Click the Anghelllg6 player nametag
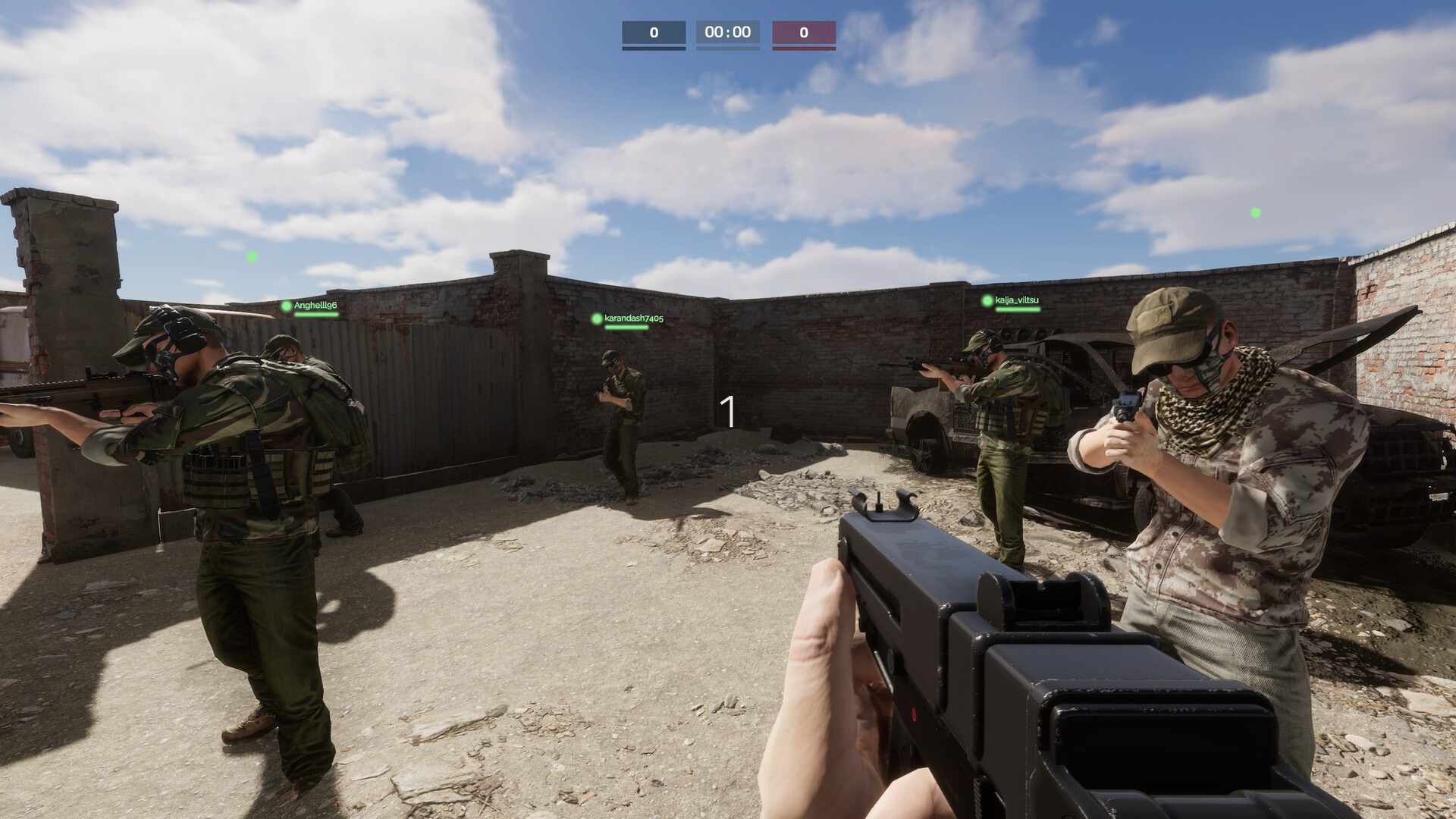Viewport: 1456px width, 819px height. coord(315,307)
